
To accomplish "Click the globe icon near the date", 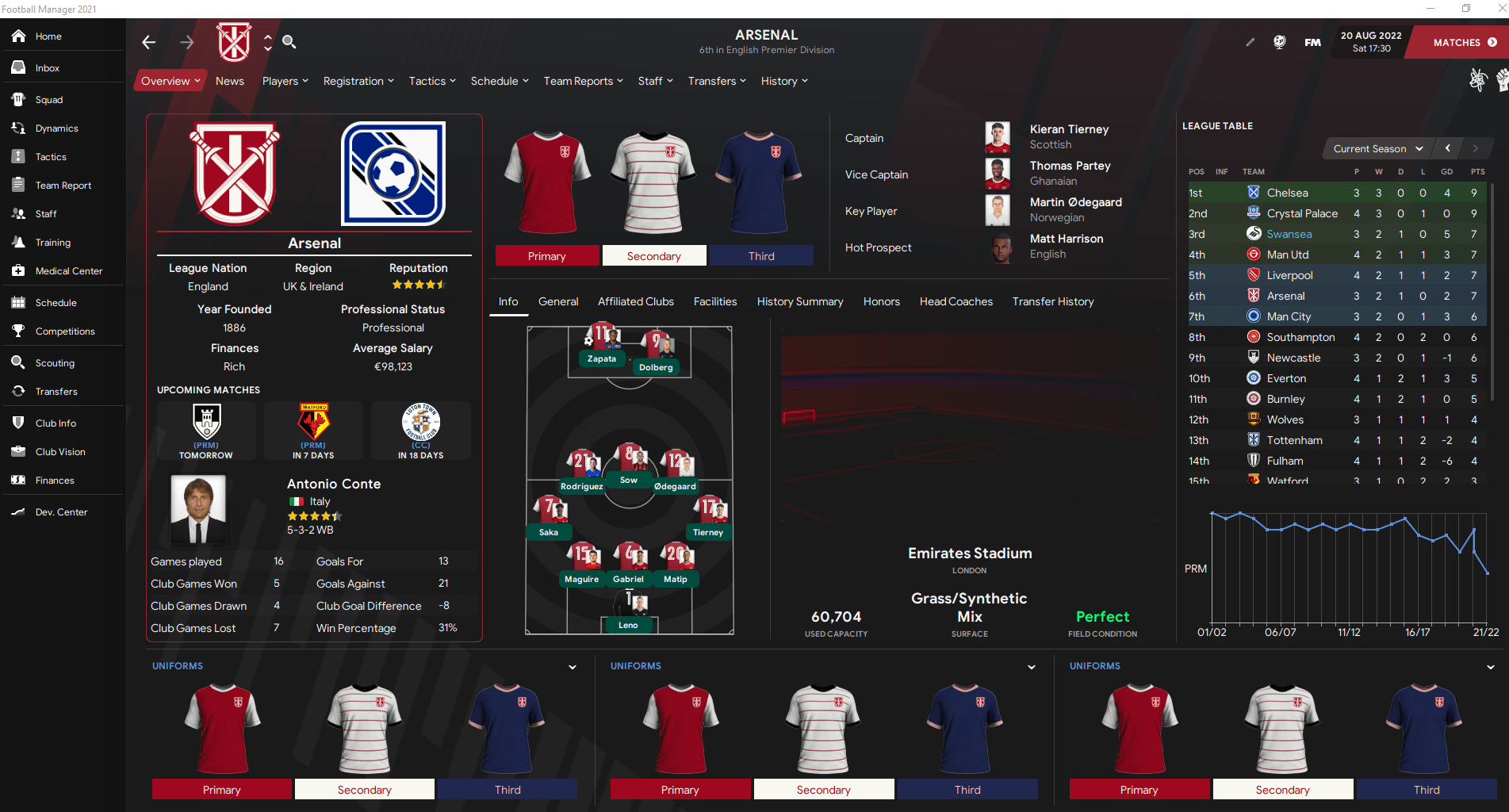I will (1279, 42).
